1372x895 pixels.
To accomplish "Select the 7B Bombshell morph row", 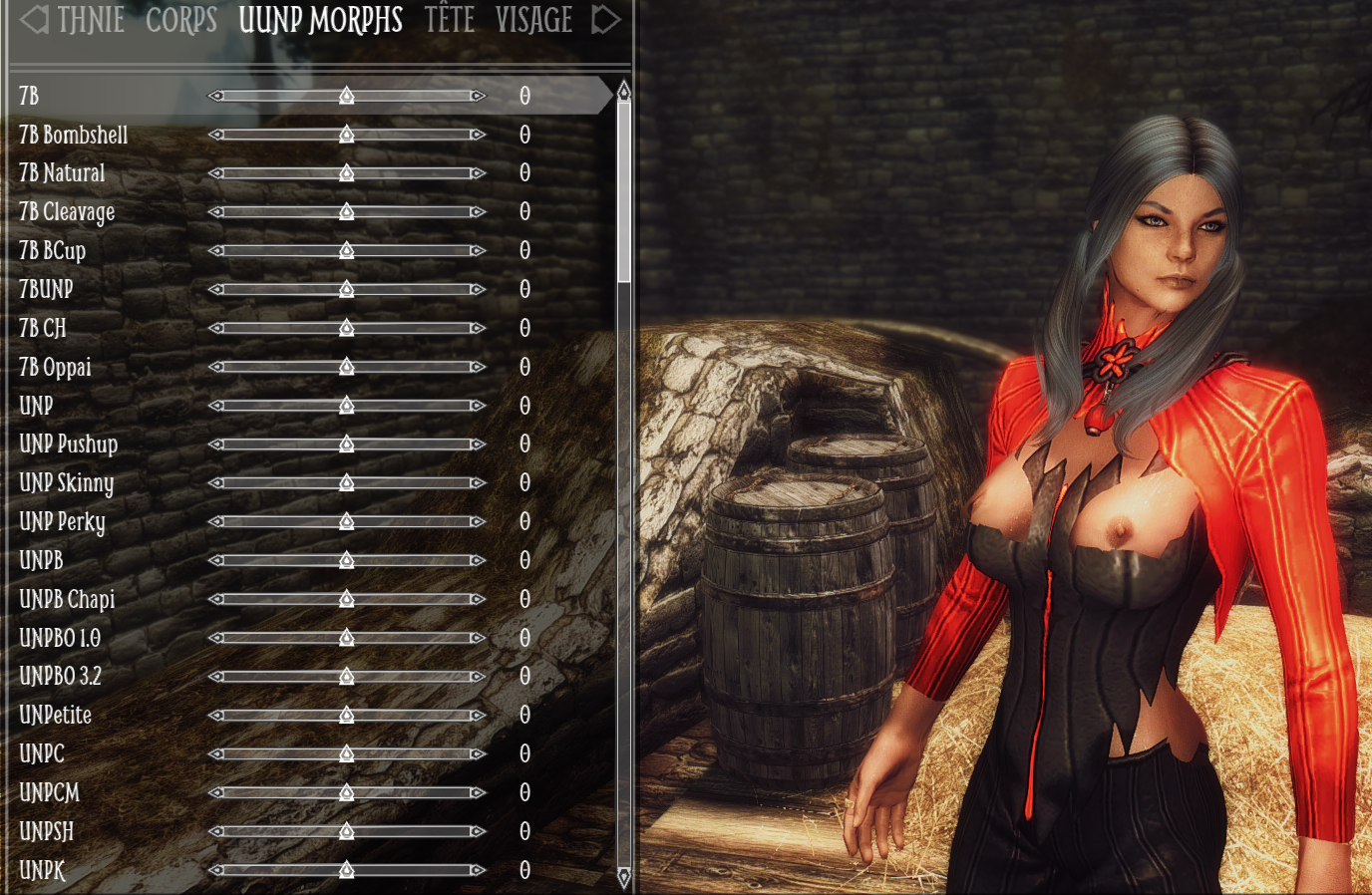I will click(x=74, y=135).
